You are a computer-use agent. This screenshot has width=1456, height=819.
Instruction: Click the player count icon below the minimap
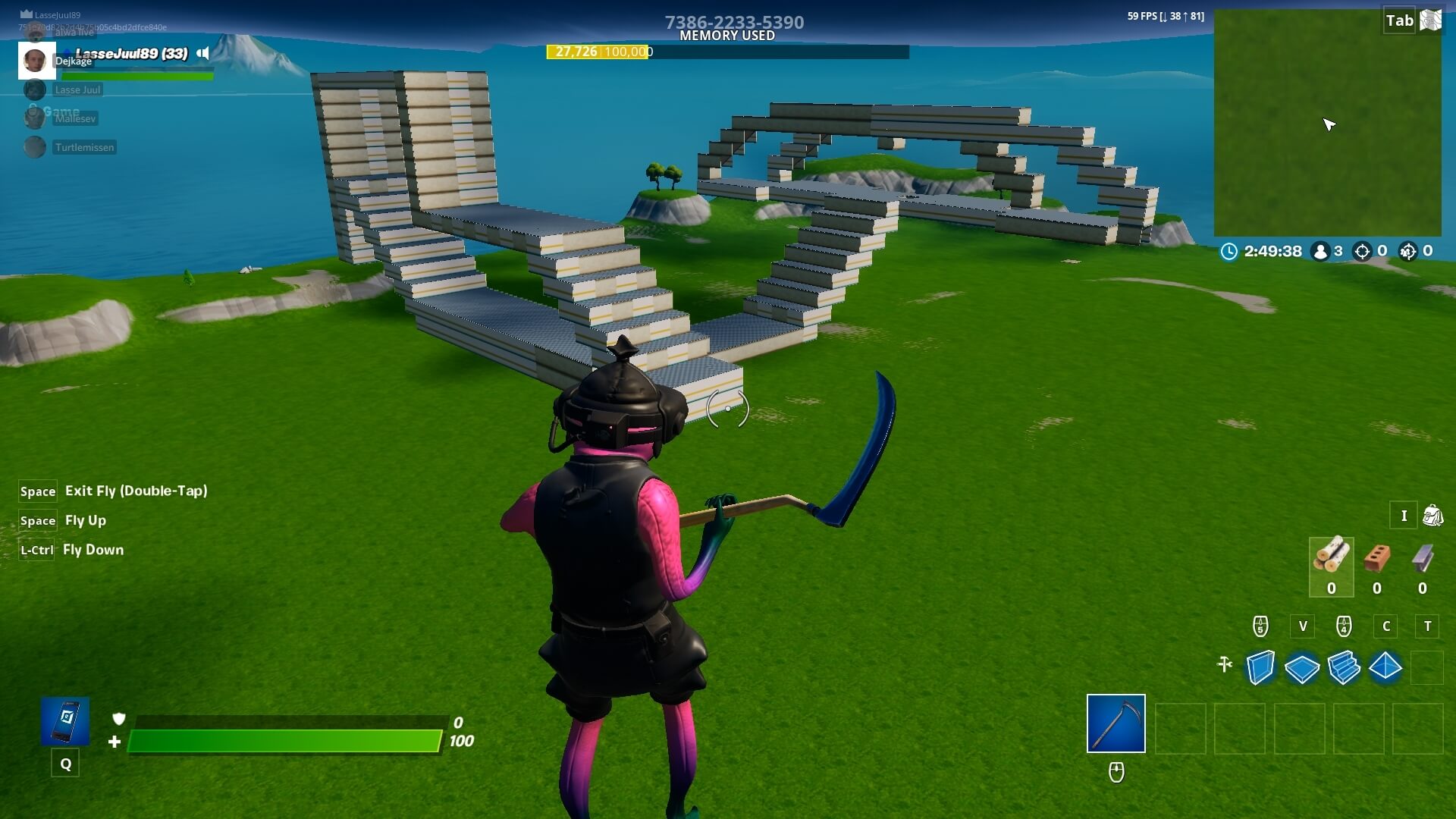click(1323, 252)
